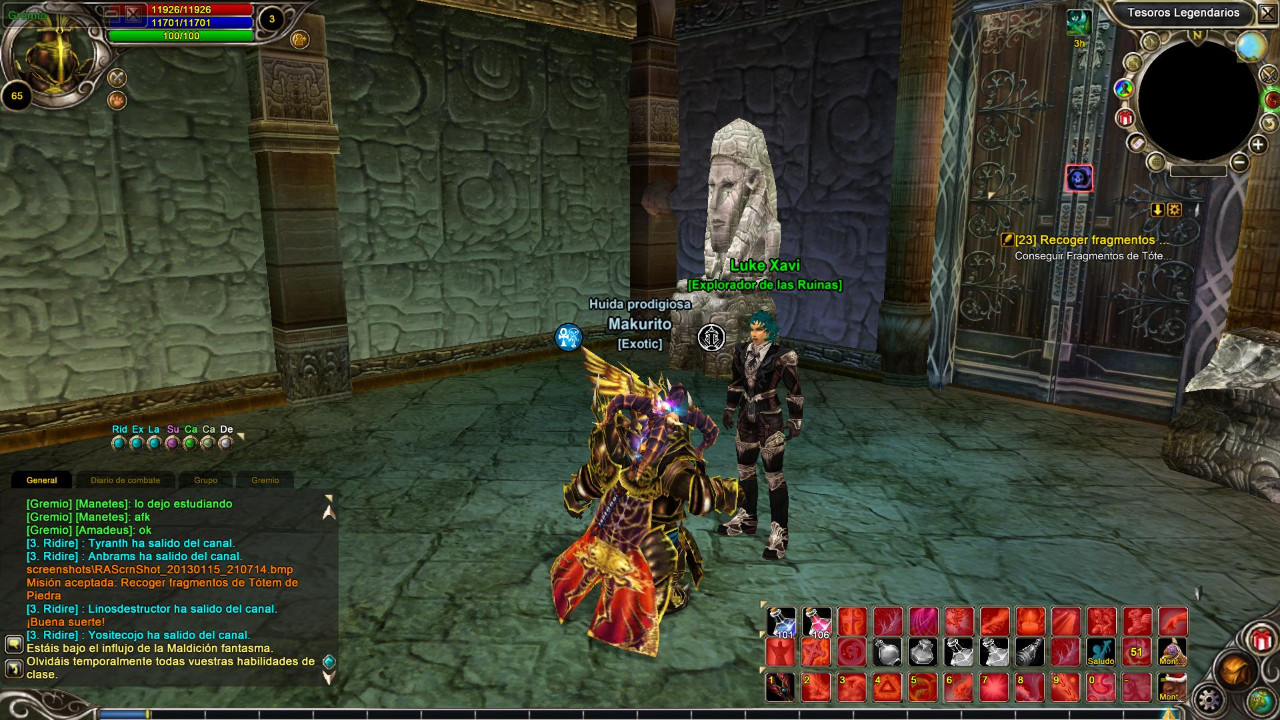Use the pink health potion with 106 count
The height and width of the screenshot is (720, 1280).
pos(817,622)
